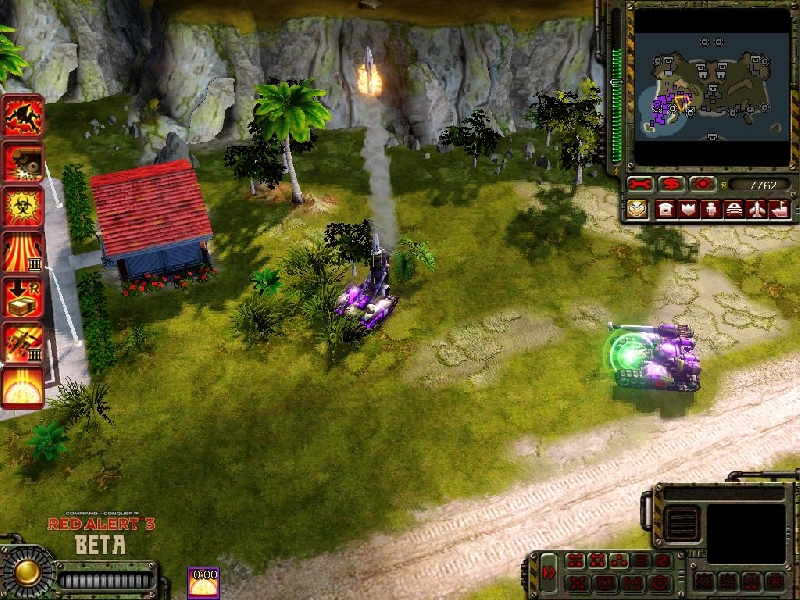Activate the wrench repair button
The image size is (800, 600).
(640, 185)
